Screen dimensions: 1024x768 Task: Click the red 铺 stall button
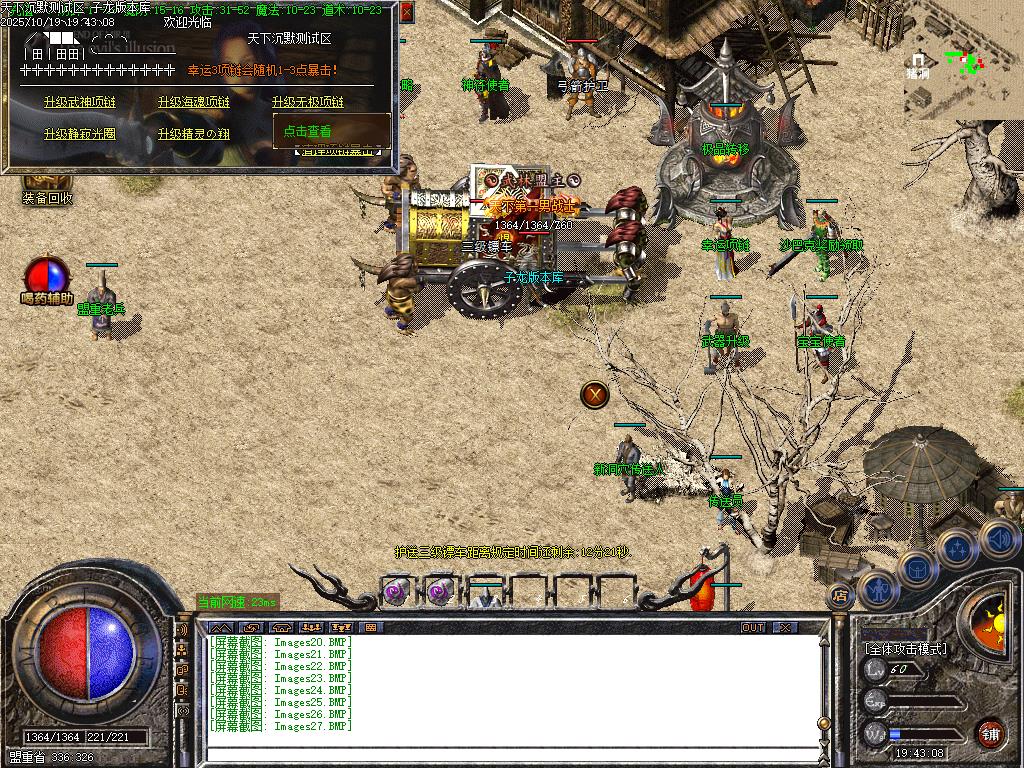(990, 733)
